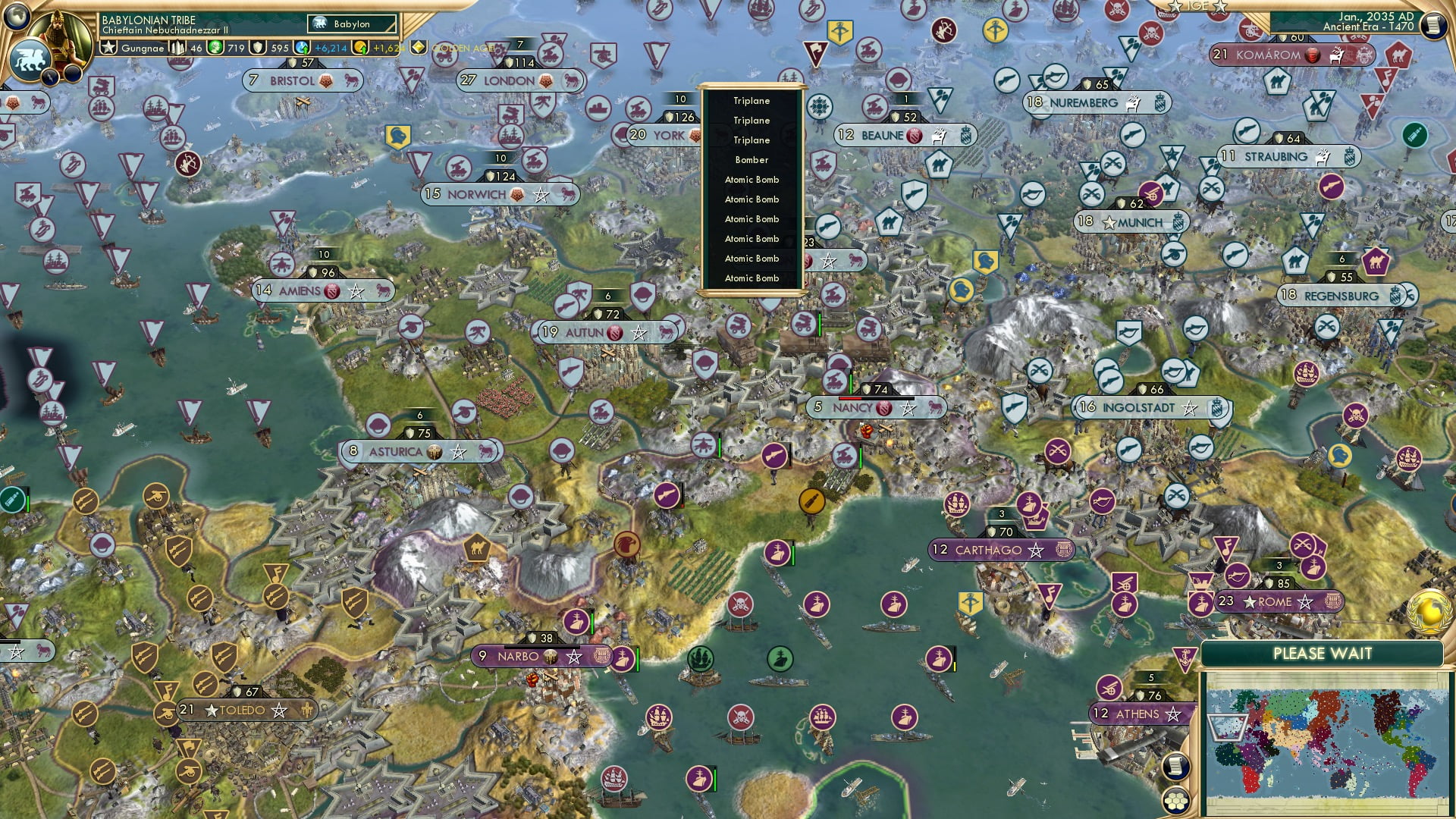Select Bomber in the unit stack list
Viewport: 1456px width, 819px height.
click(x=751, y=160)
